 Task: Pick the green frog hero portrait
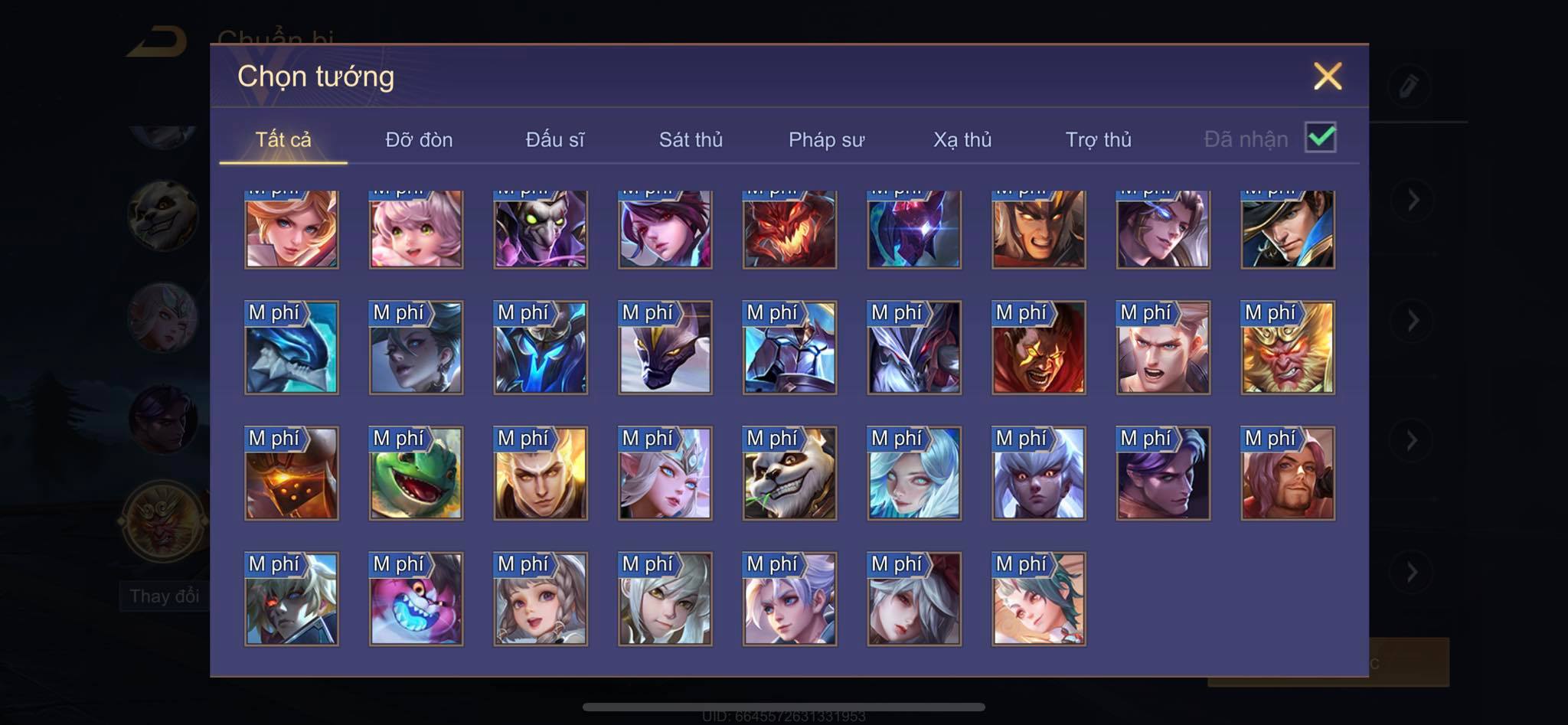[x=416, y=474]
